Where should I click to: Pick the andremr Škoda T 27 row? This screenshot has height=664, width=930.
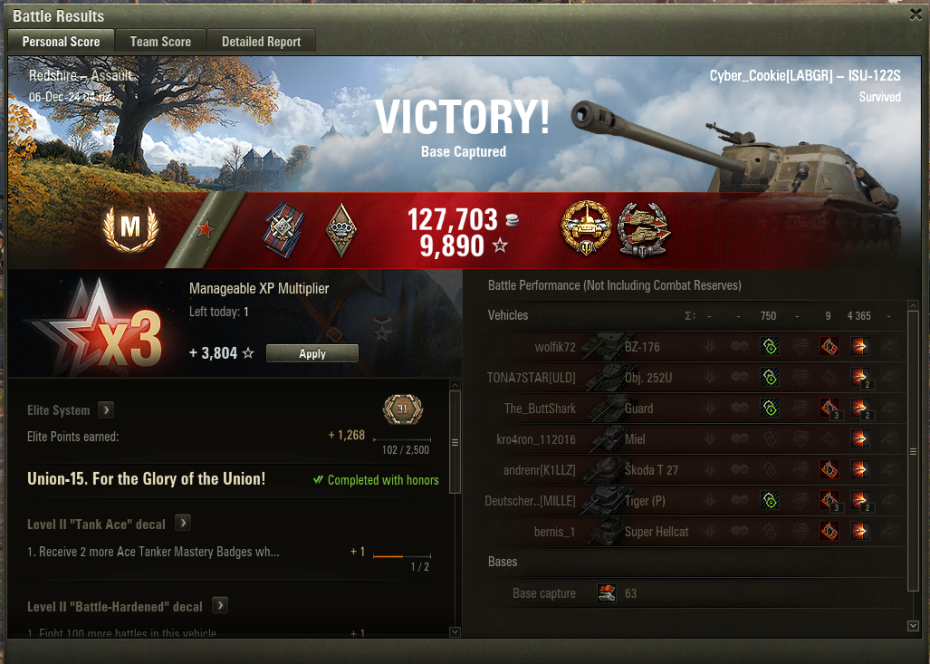pos(690,470)
